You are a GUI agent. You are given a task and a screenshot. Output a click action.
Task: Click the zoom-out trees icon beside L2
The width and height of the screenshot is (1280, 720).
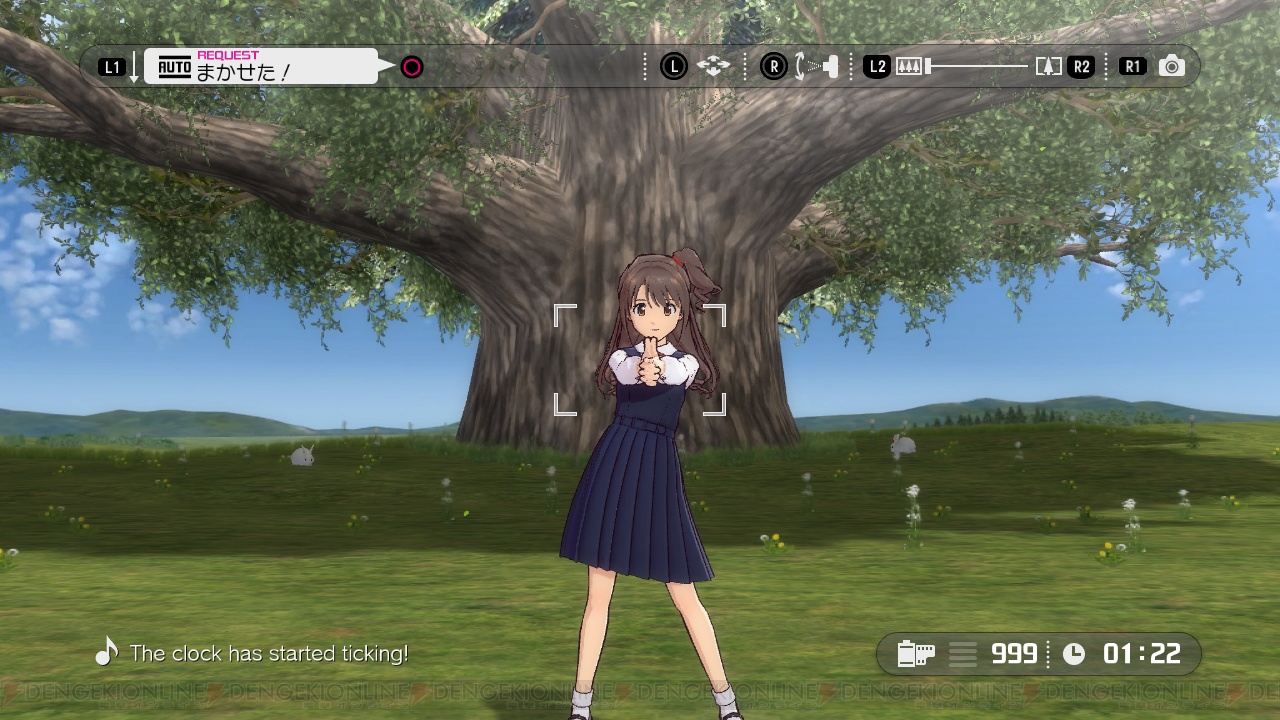911,66
